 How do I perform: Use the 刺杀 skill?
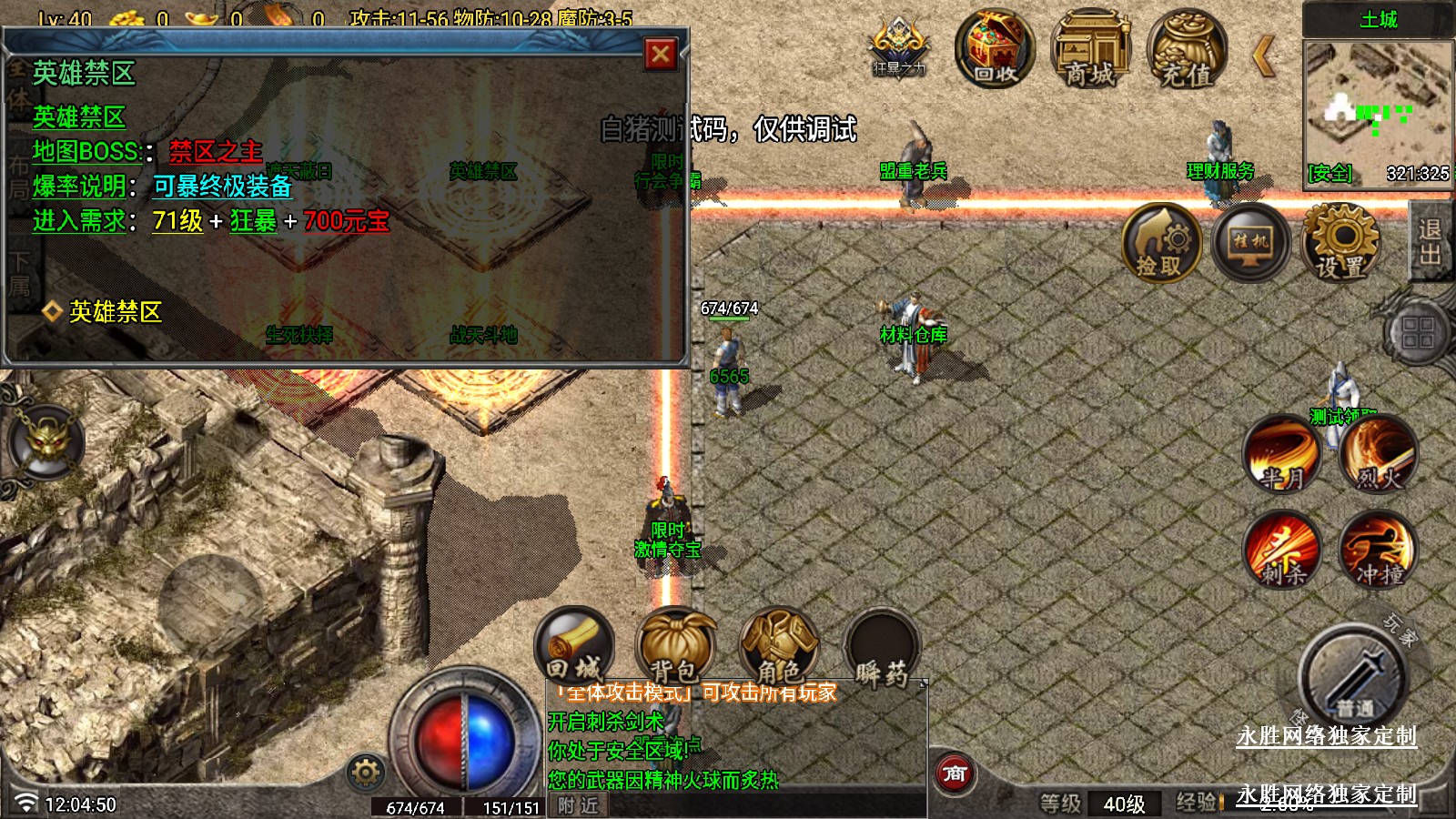(1282, 550)
